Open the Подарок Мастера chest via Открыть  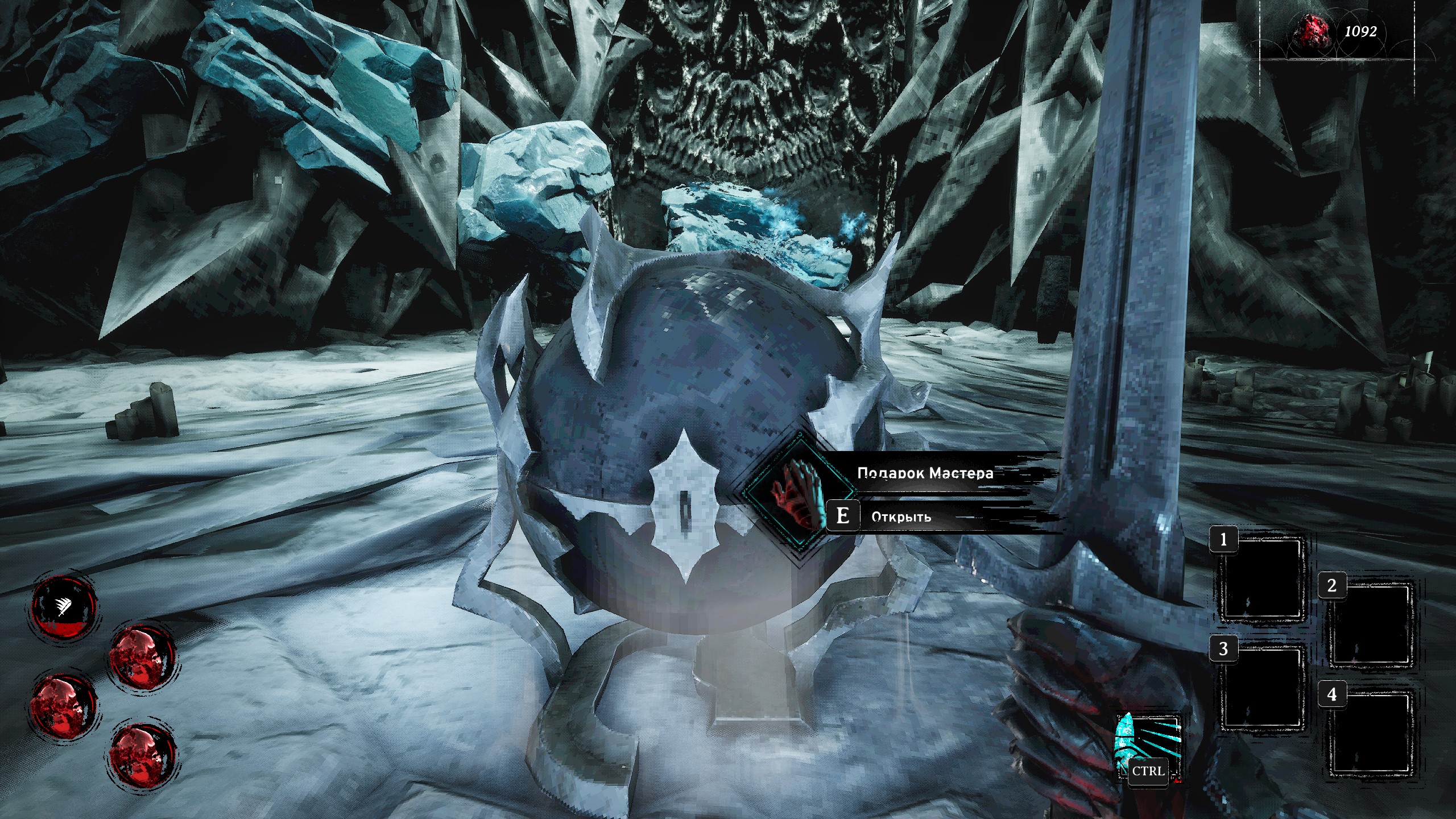coord(901,516)
